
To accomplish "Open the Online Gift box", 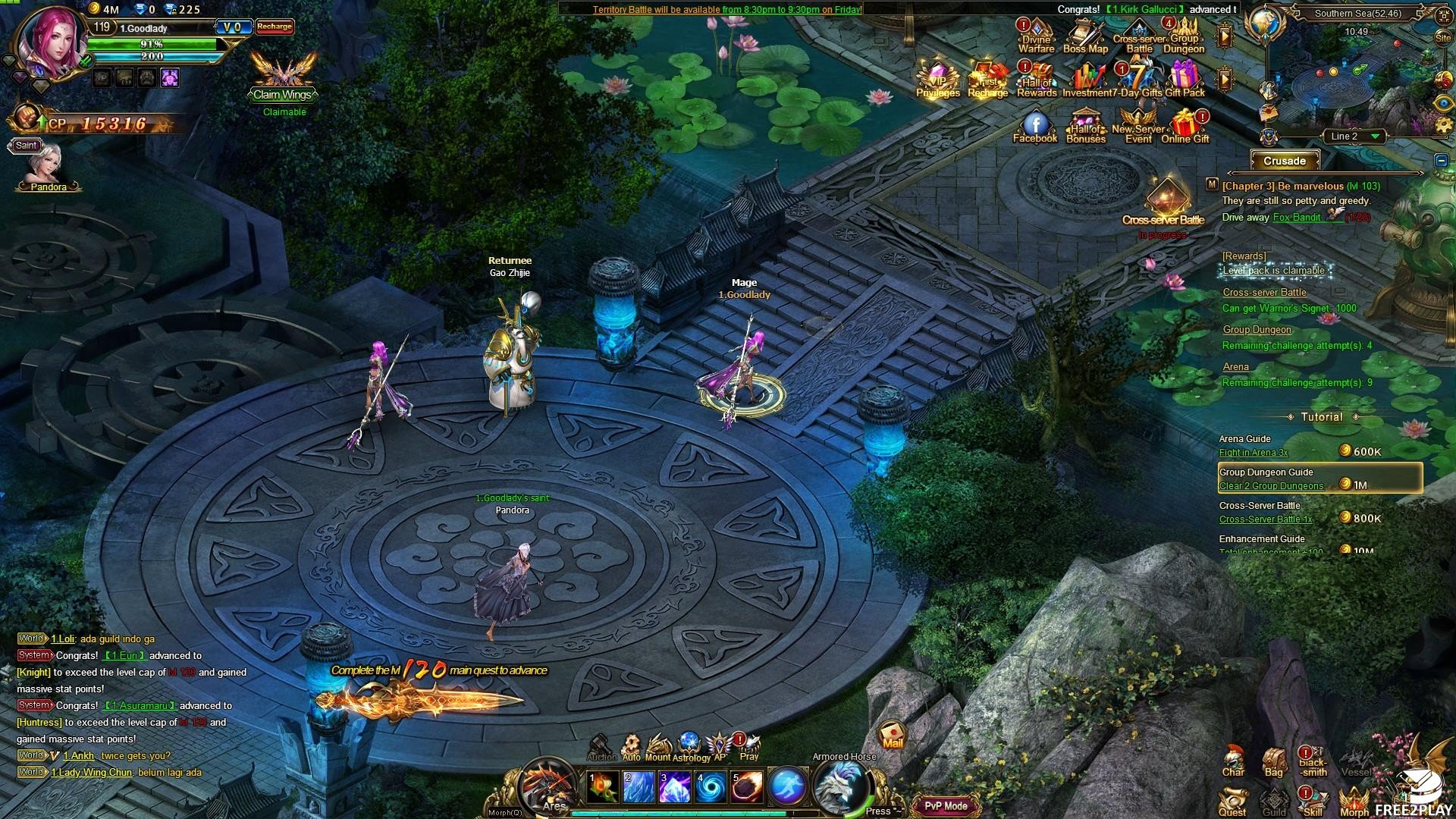I will (1185, 125).
